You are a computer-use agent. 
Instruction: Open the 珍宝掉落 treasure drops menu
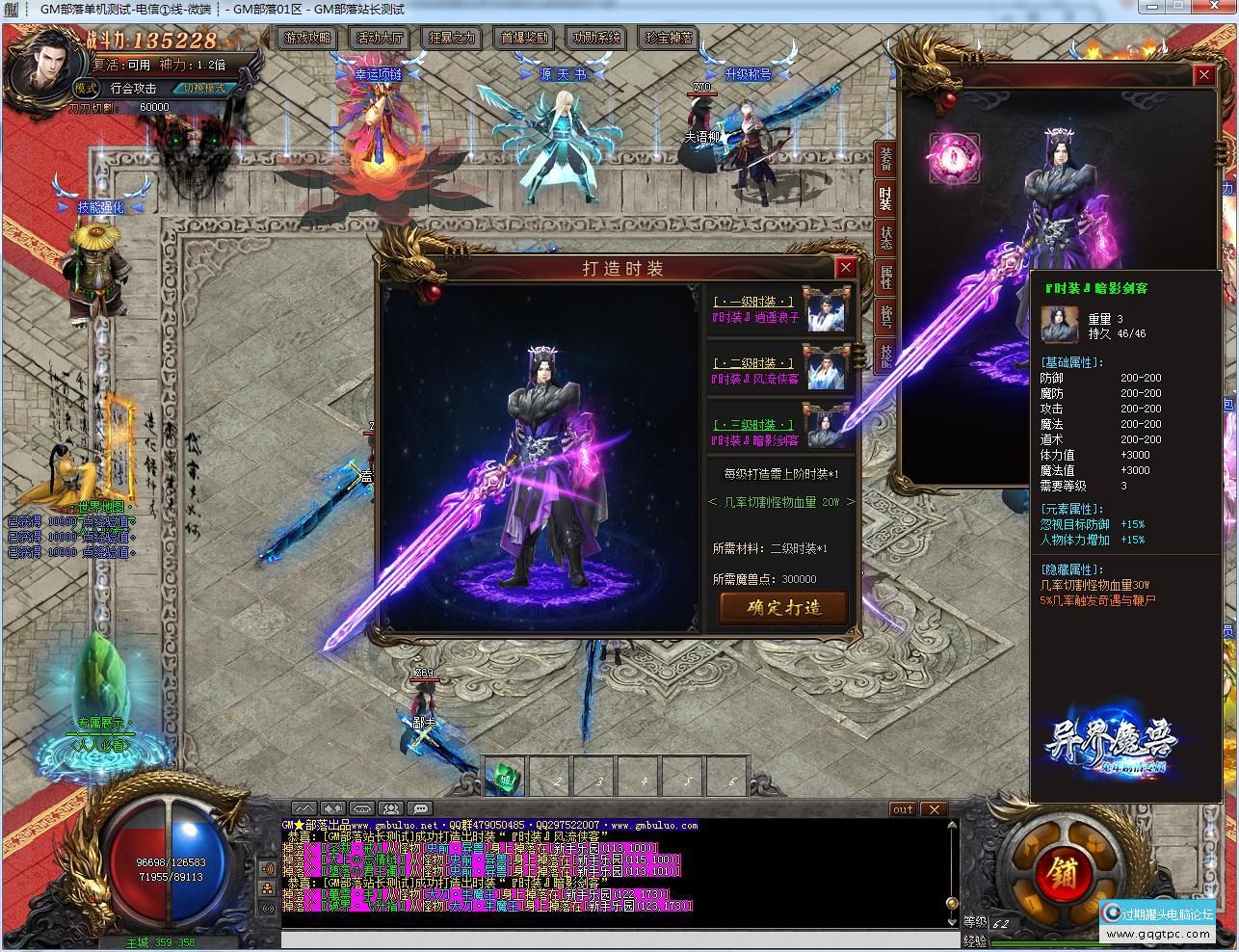click(x=669, y=39)
